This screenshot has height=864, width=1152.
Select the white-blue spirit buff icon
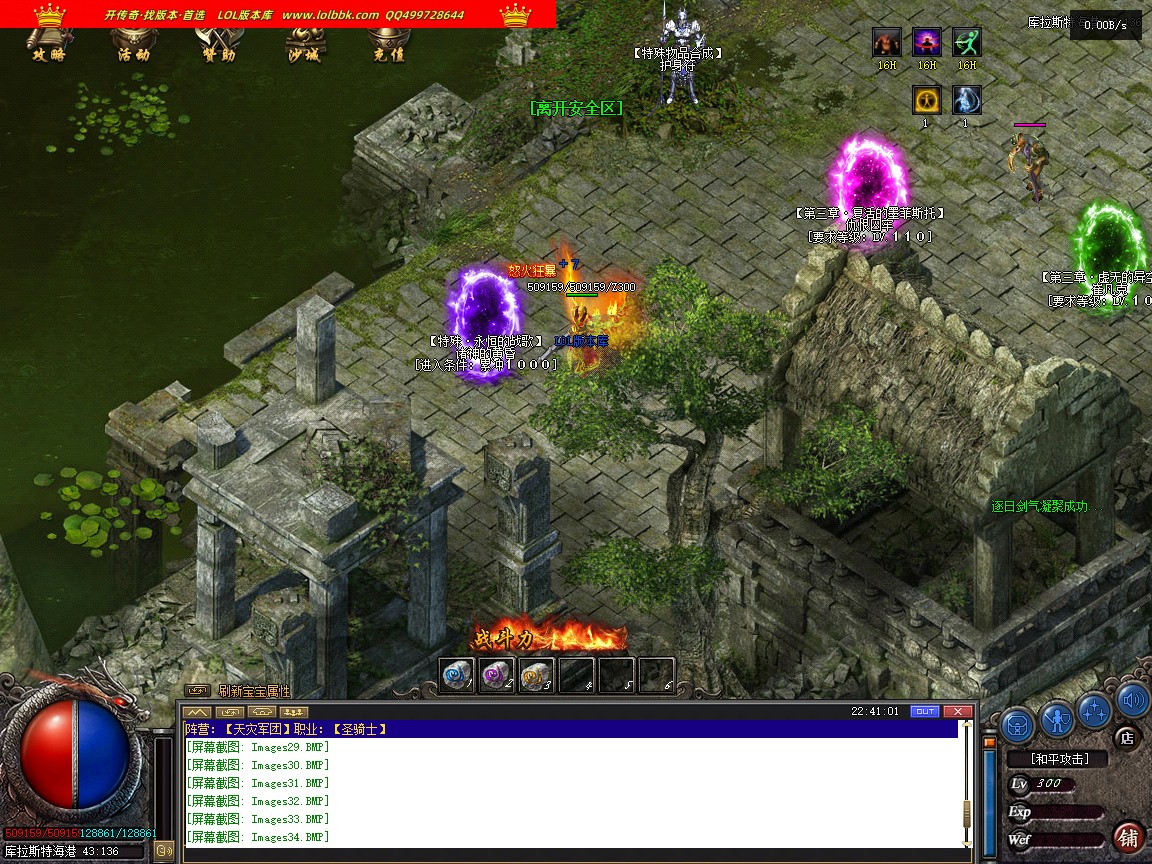(966, 100)
